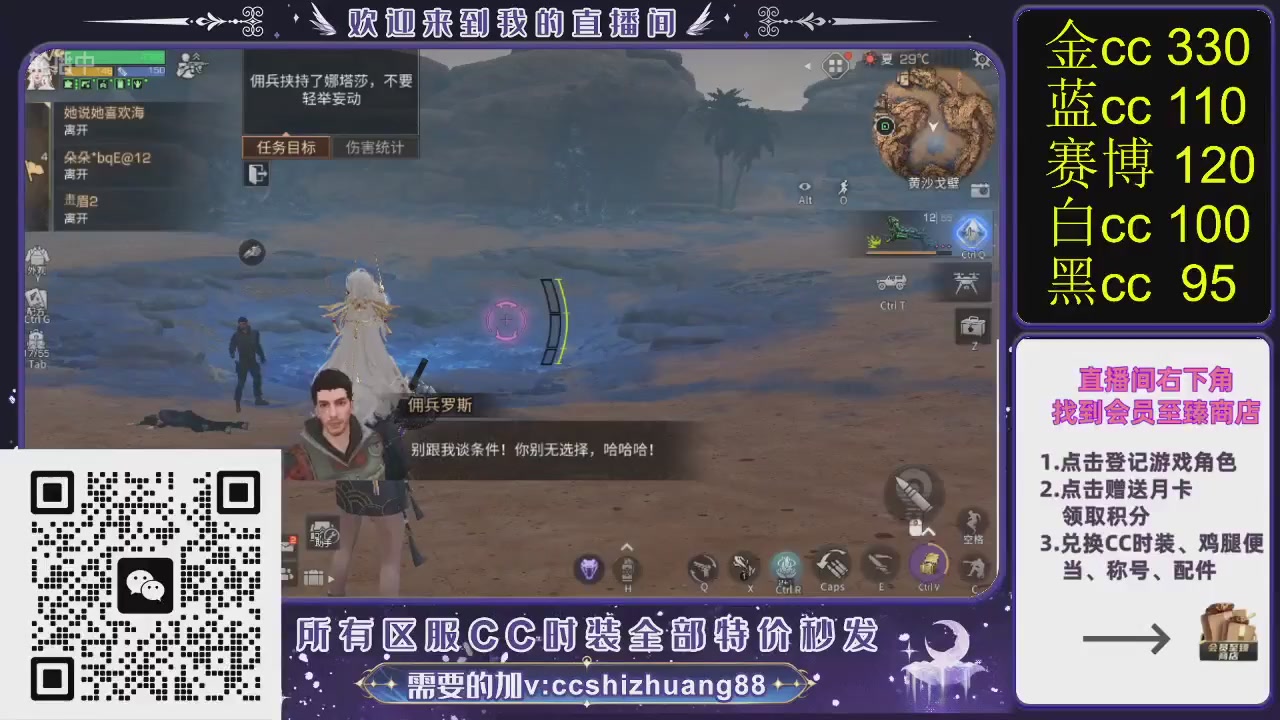This screenshot has height=720, width=1280.
Task: Select the pistol in the Q hotbar slot
Action: 705,566
